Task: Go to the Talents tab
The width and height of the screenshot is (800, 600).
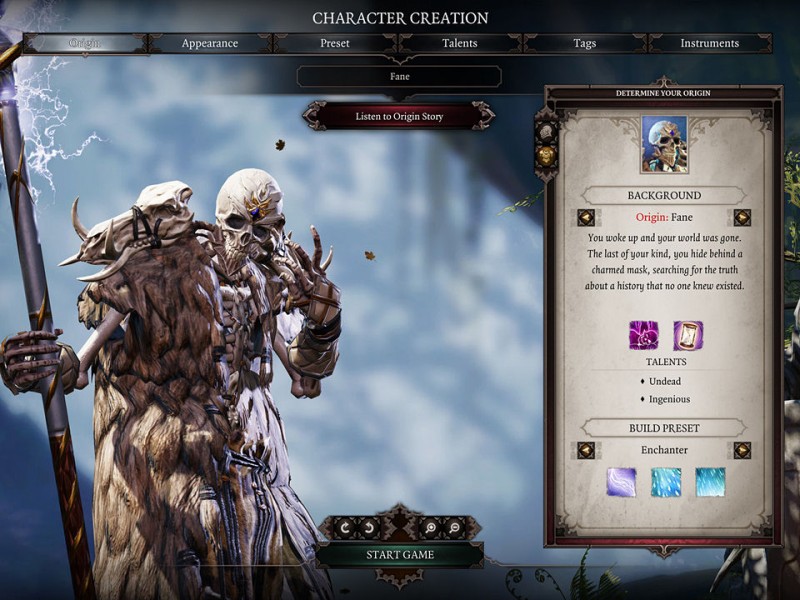Action: tap(460, 43)
